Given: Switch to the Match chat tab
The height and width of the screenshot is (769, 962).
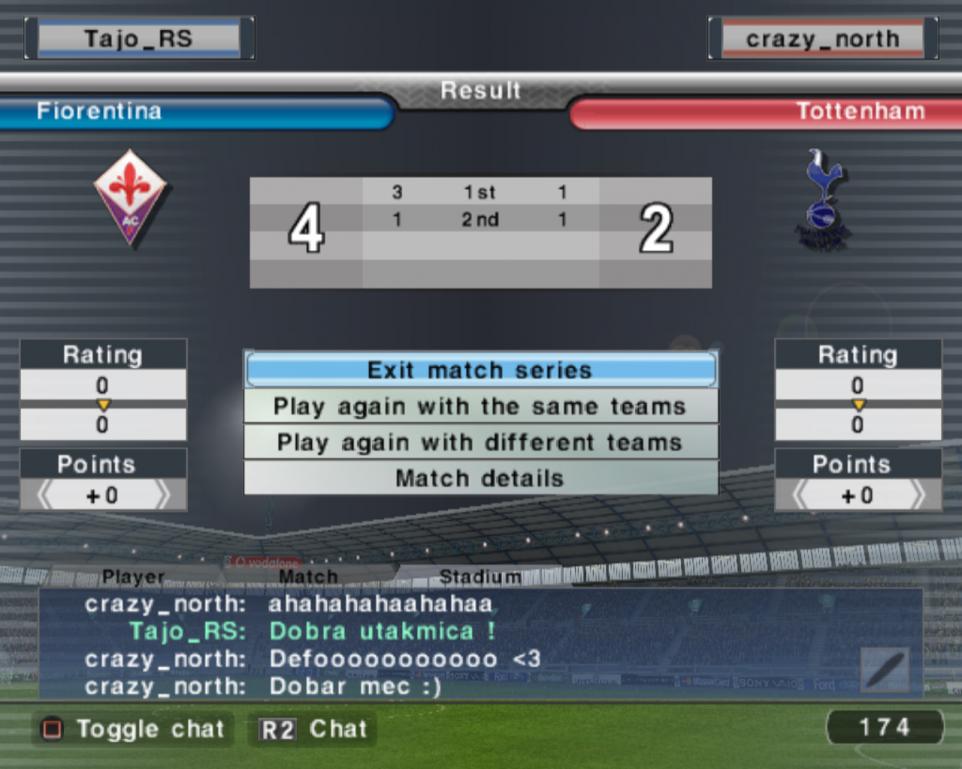Looking at the screenshot, I should [x=308, y=577].
